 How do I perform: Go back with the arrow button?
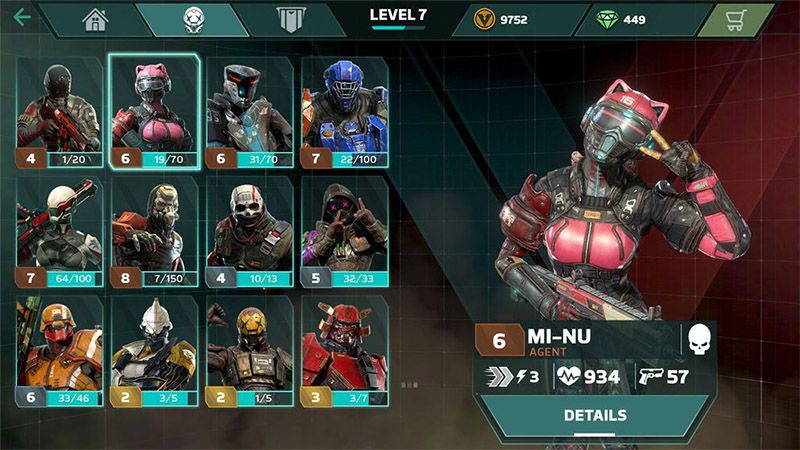click(21, 17)
